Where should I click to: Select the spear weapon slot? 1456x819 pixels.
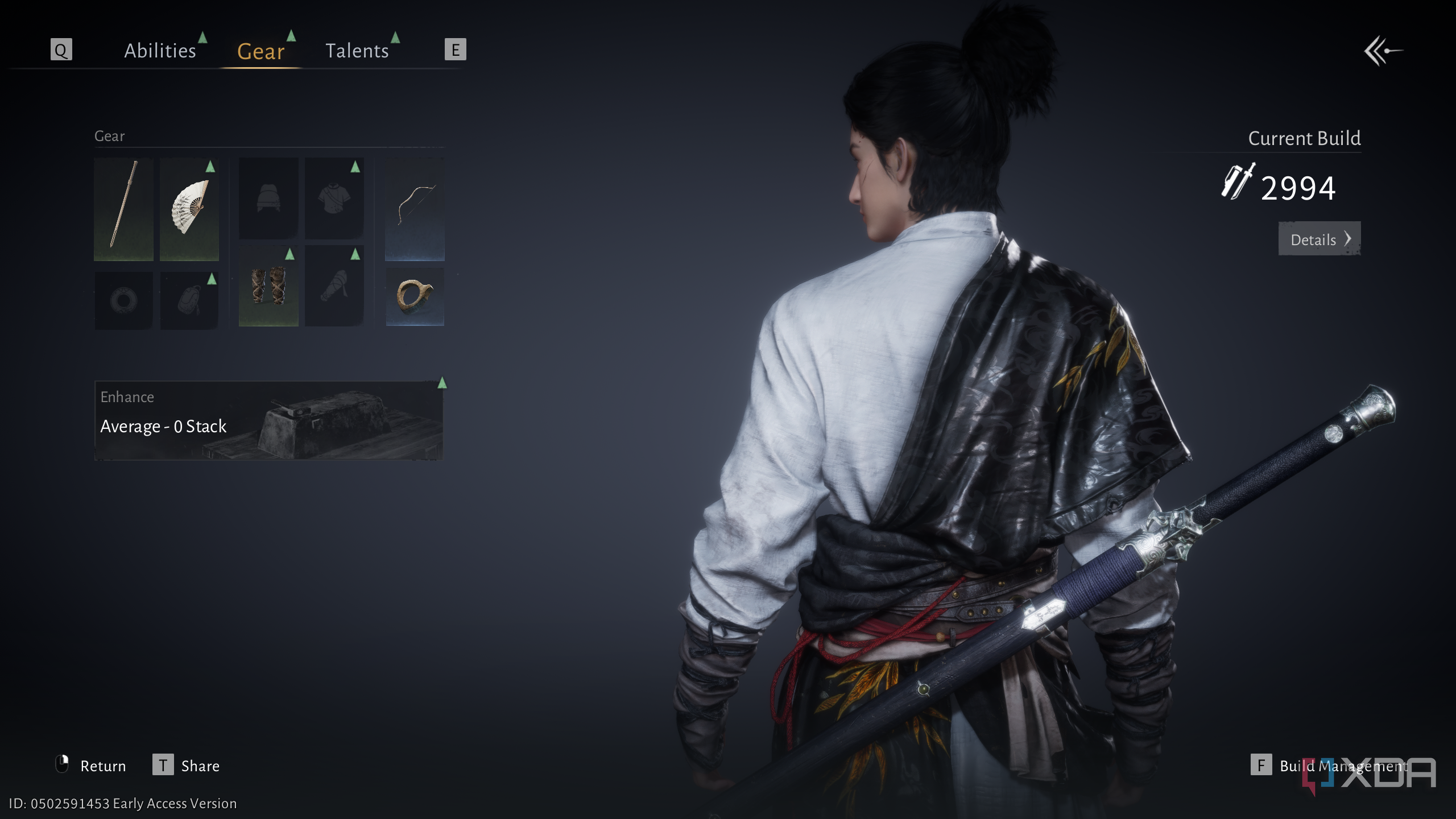pos(123,209)
